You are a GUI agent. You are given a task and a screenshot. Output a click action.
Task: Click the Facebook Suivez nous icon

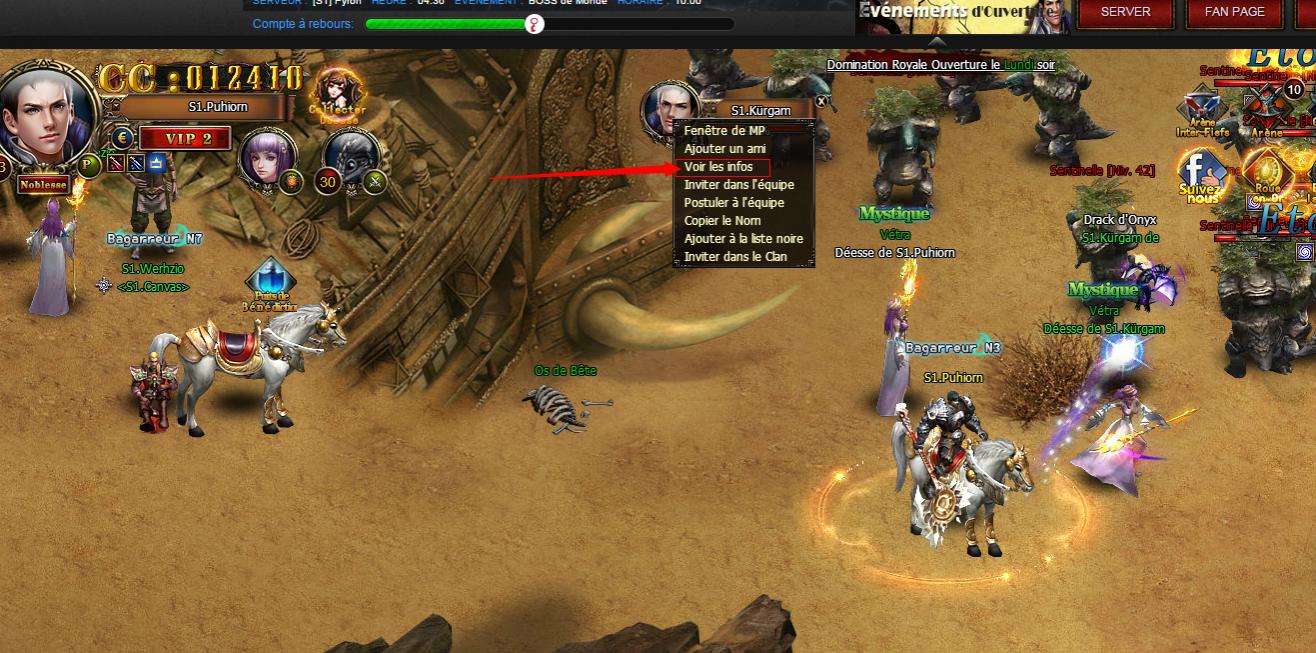[x=1199, y=176]
